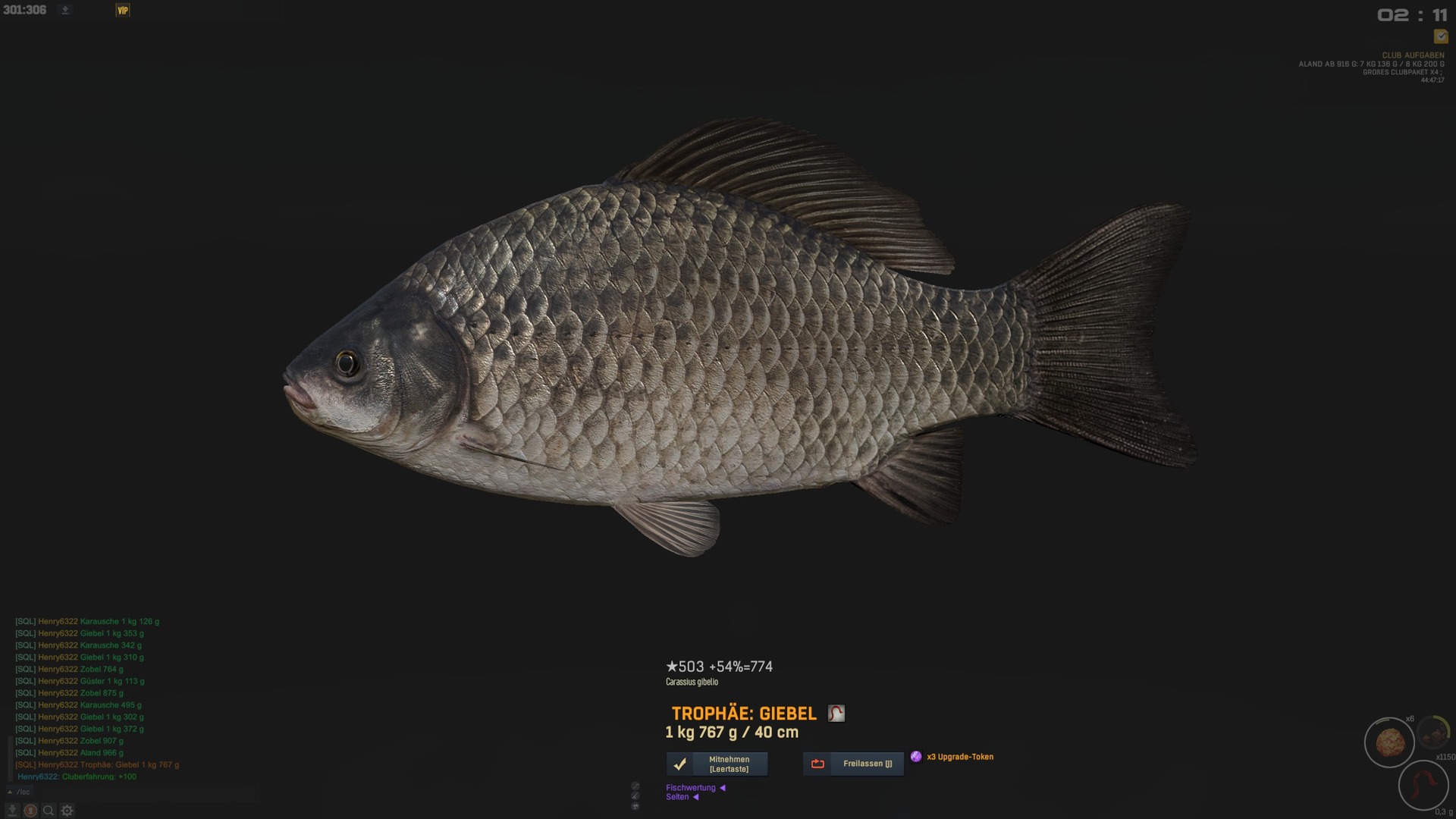The height and width of the screenshot is (819, 1456).
Task: Click the red worm bait icon beside Giebel
Action: pos(836,714)
